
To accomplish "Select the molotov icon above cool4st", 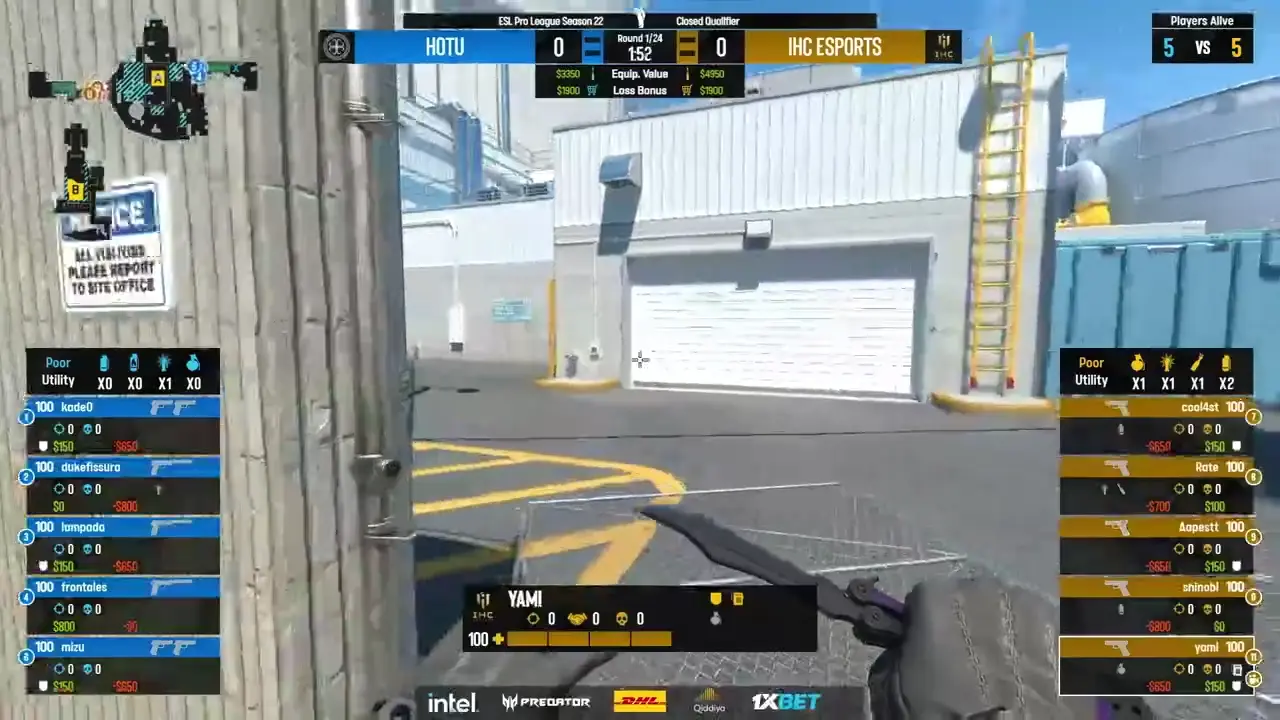I will [1196, 365].
